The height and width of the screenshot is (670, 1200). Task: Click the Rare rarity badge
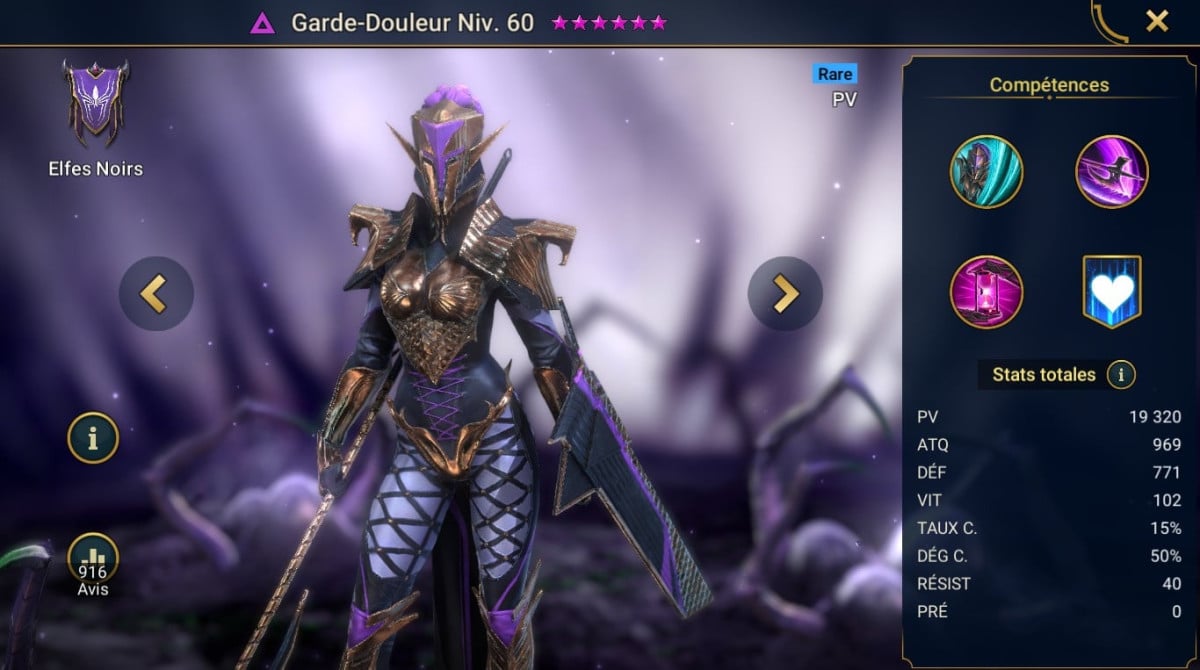click(835, 74)
